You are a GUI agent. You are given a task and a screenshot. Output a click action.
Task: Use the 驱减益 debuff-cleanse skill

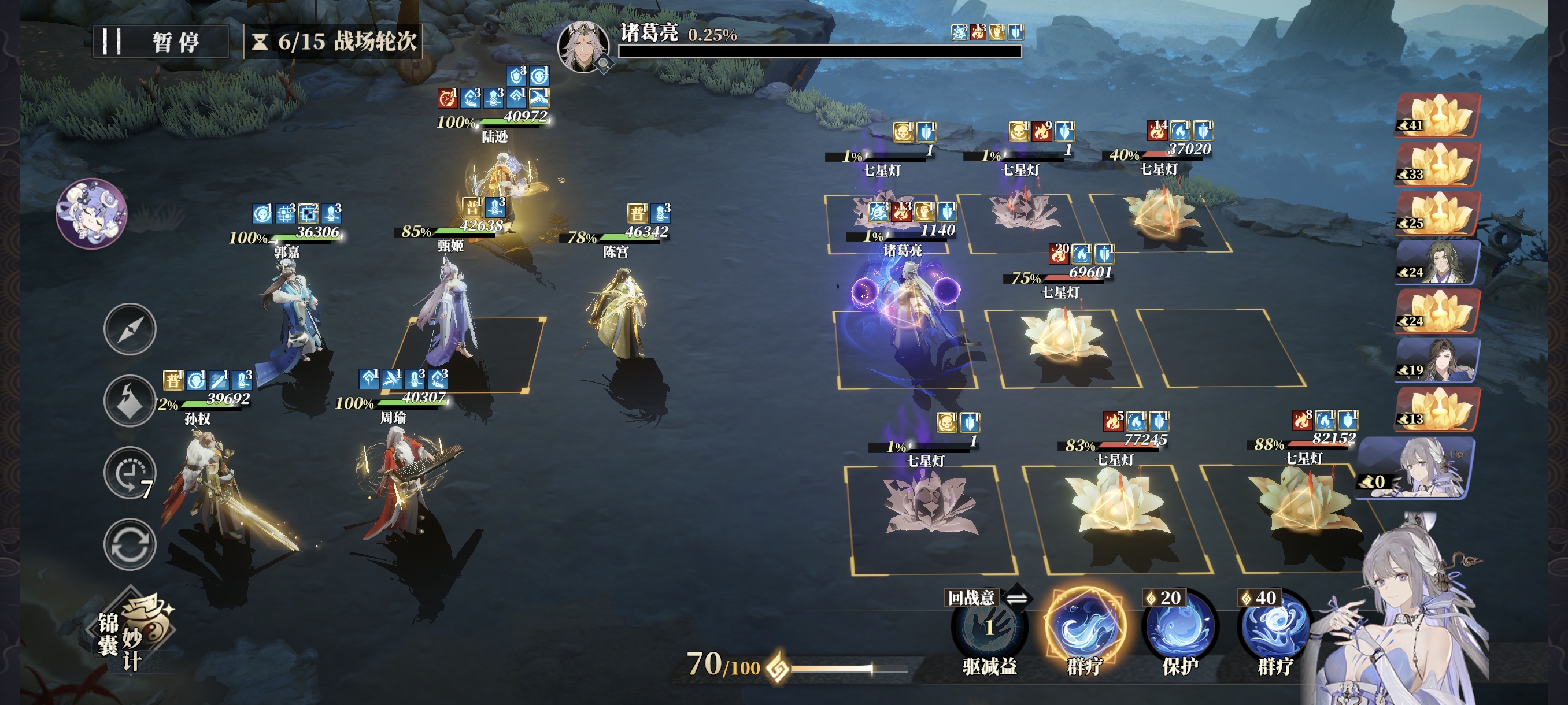pyautogui.click(x=989, y=628)
